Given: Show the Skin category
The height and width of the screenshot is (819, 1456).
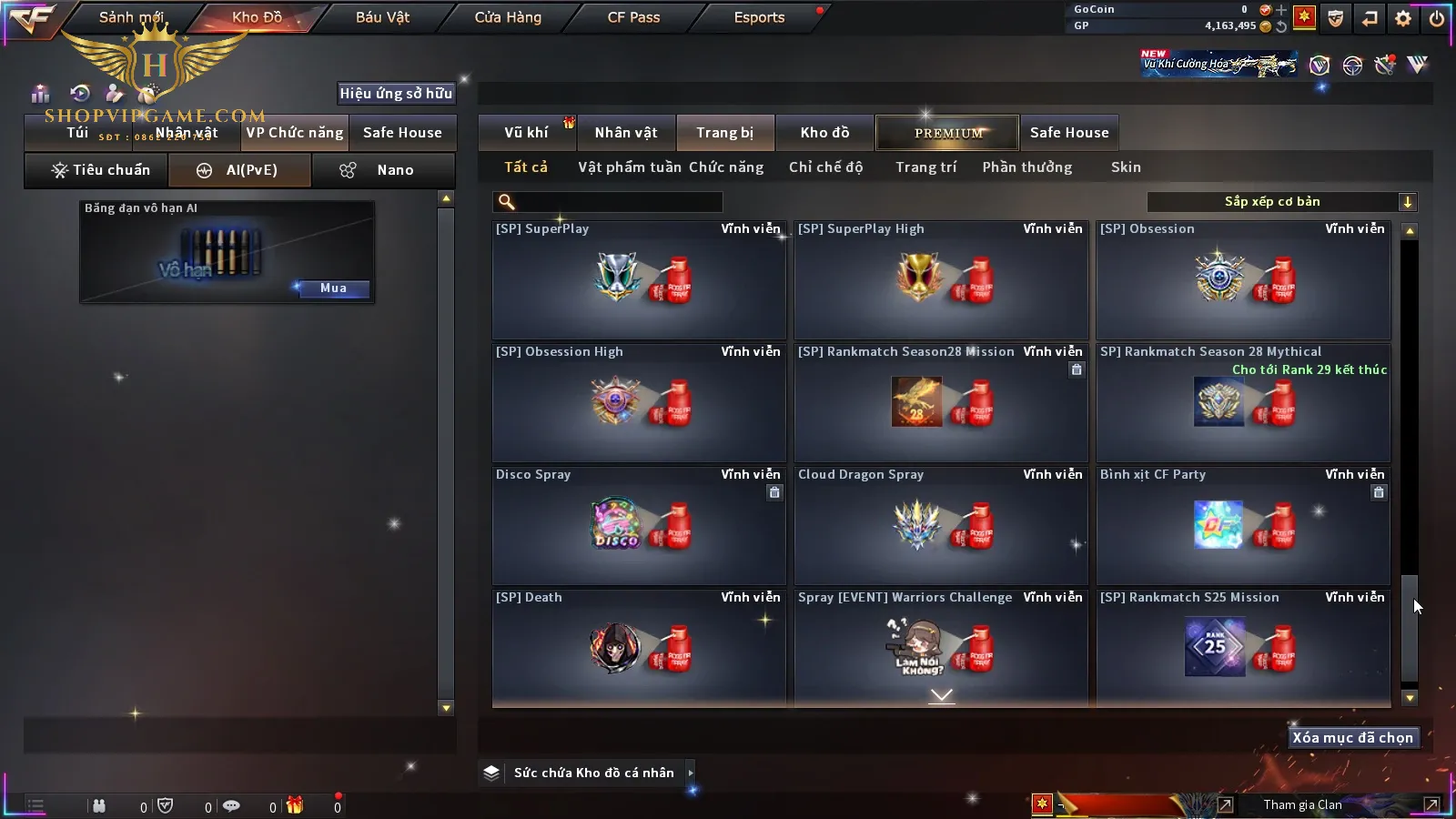Looking at the screenshot, I should point(1126,167).
